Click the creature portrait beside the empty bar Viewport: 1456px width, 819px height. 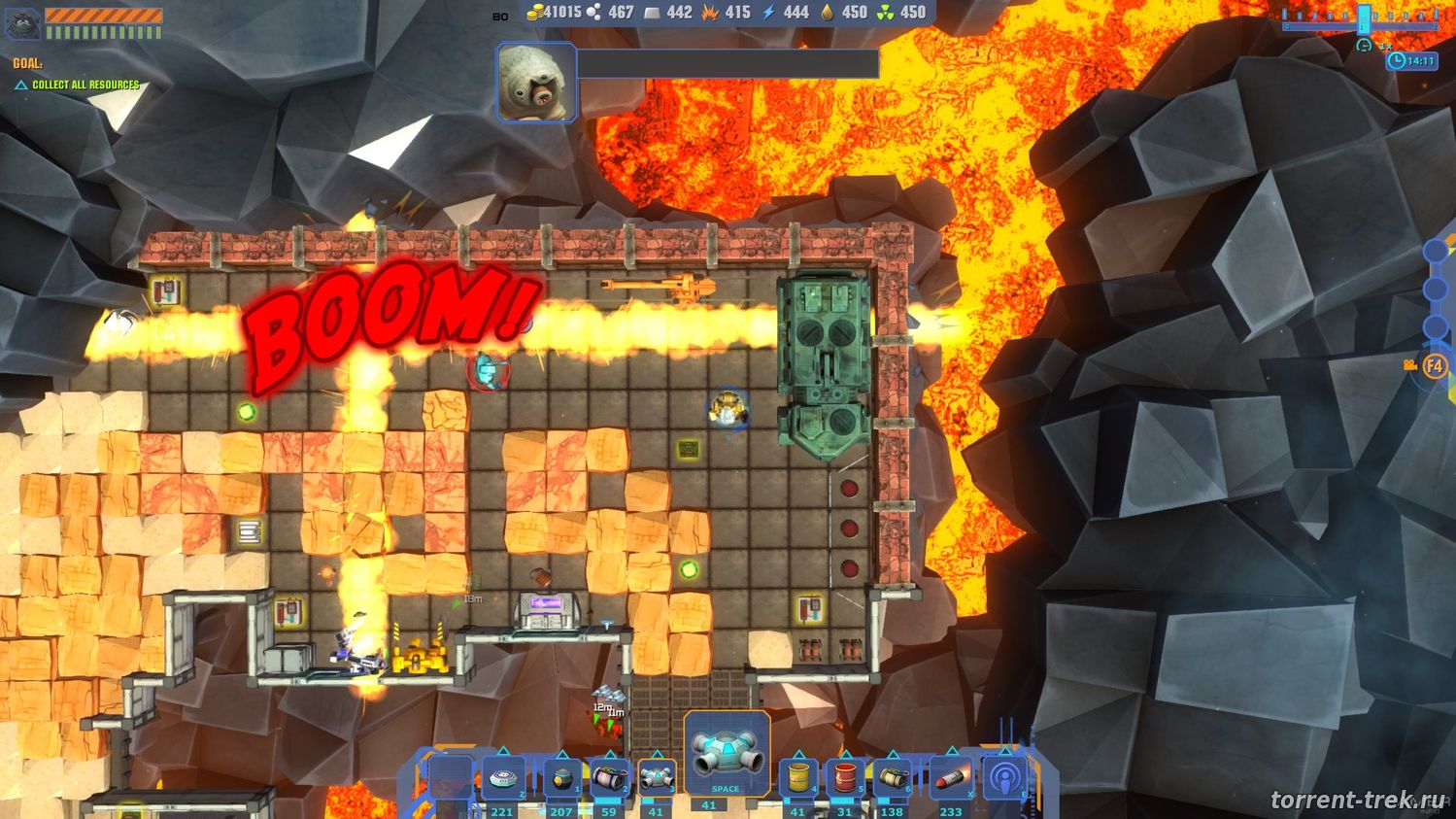point(536,83)
